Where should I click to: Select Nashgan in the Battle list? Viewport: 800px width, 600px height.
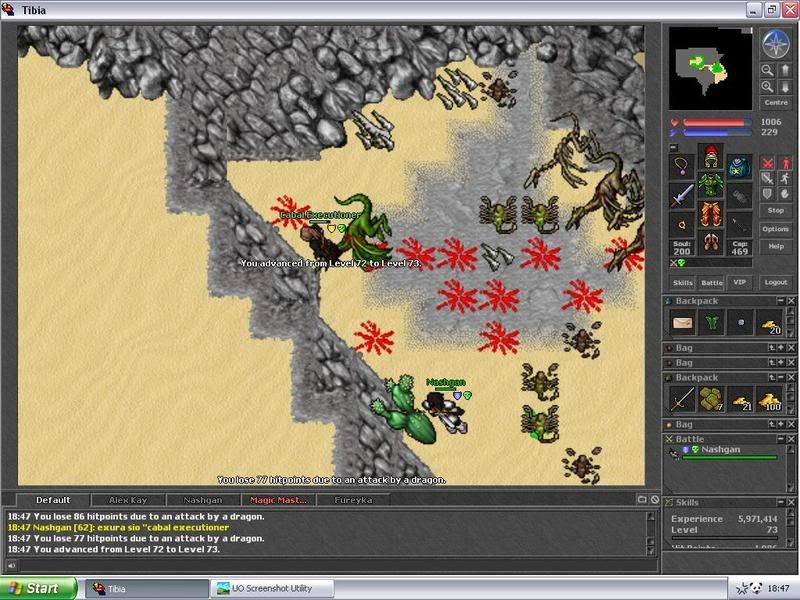click(720, 451)
